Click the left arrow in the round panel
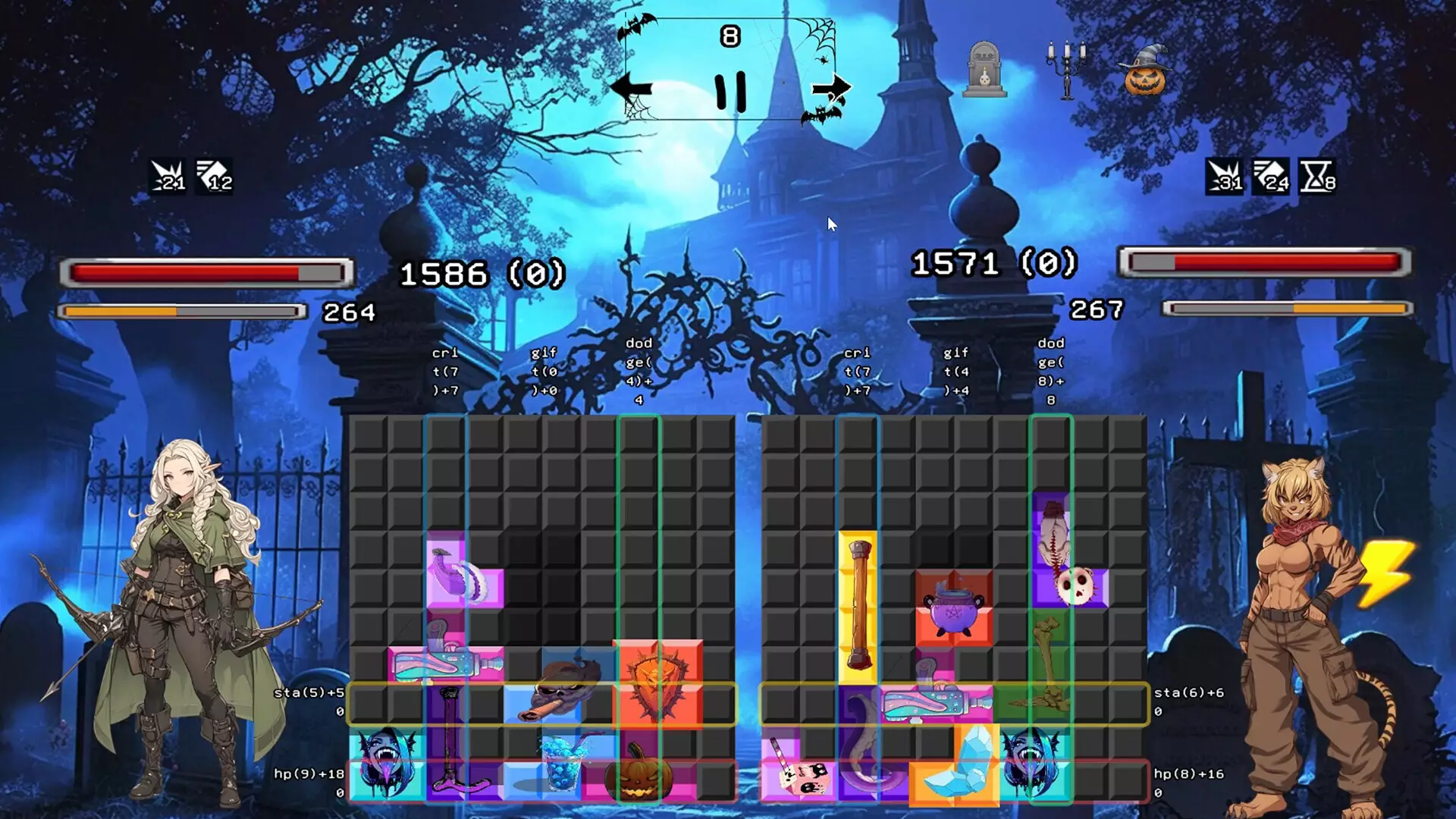Screen dimensions: 1456x819 click(x=631, y=89)
